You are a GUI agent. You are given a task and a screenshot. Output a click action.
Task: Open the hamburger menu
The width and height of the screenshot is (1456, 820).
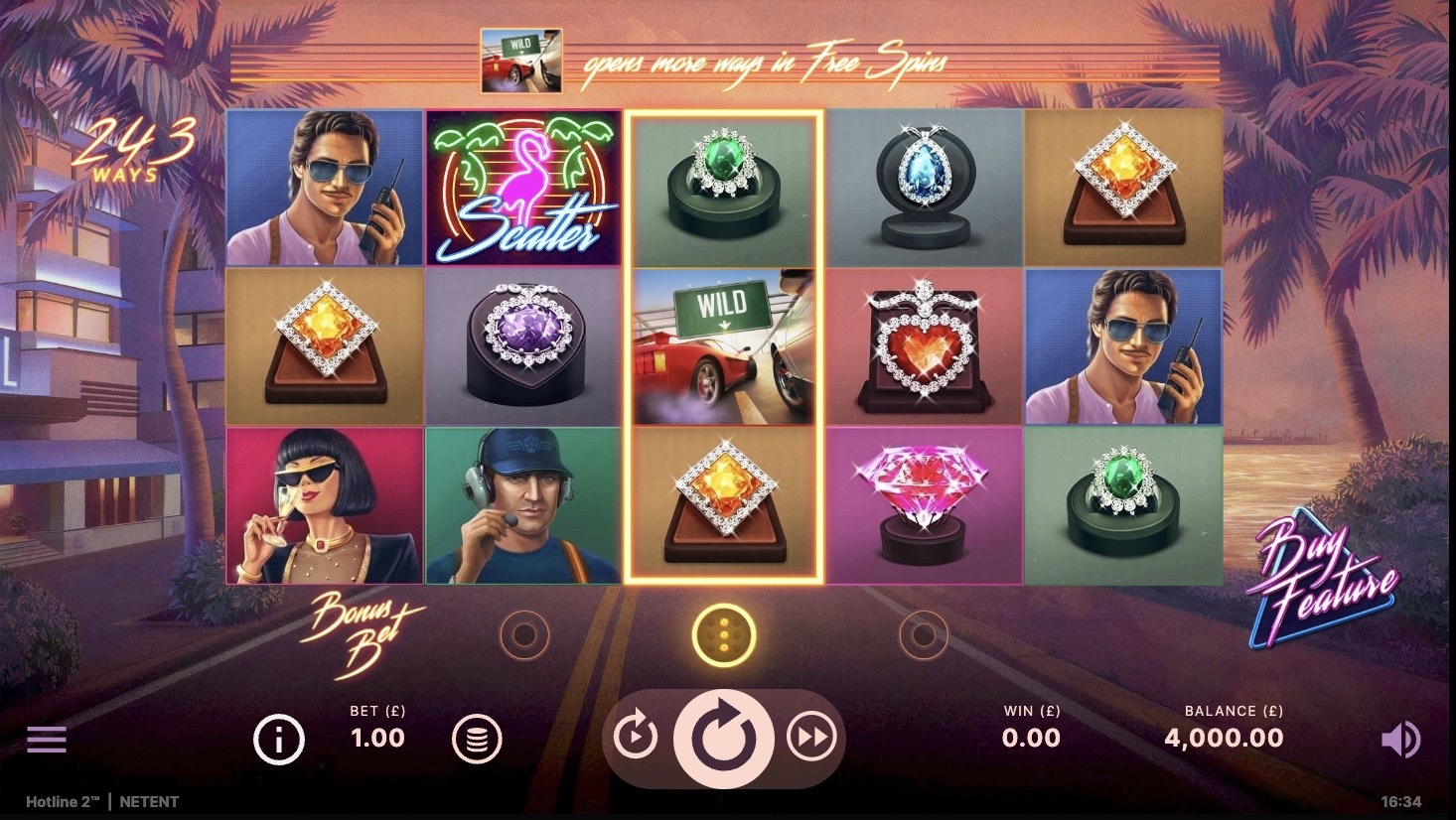[x=47, y=740]
